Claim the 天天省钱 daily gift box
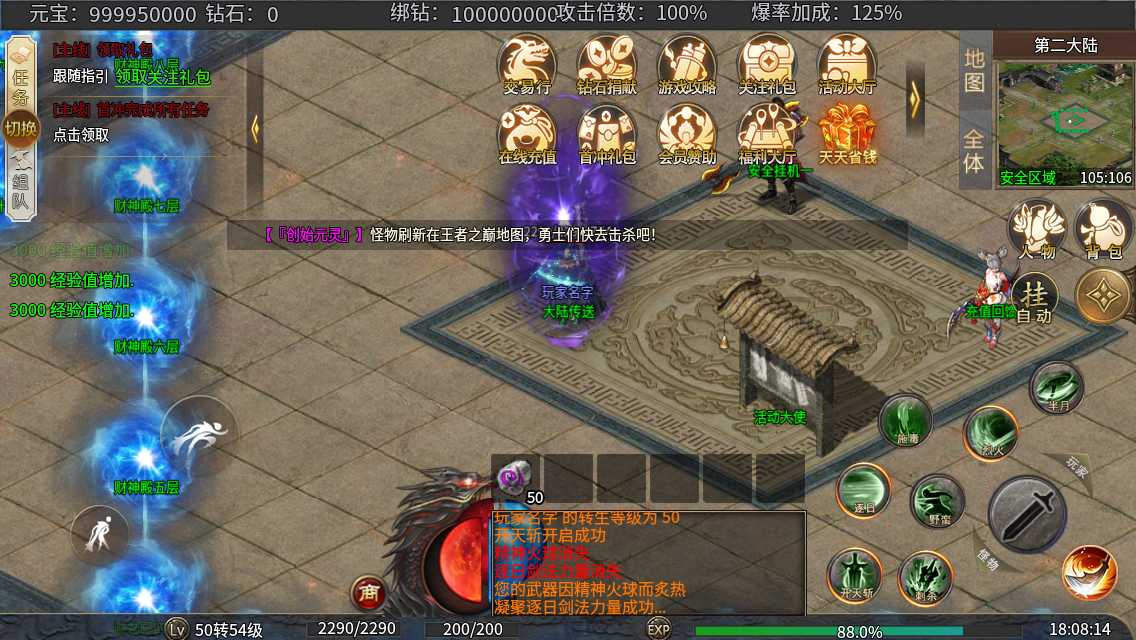Screen dimensions: 1136x640 point(847,135)
